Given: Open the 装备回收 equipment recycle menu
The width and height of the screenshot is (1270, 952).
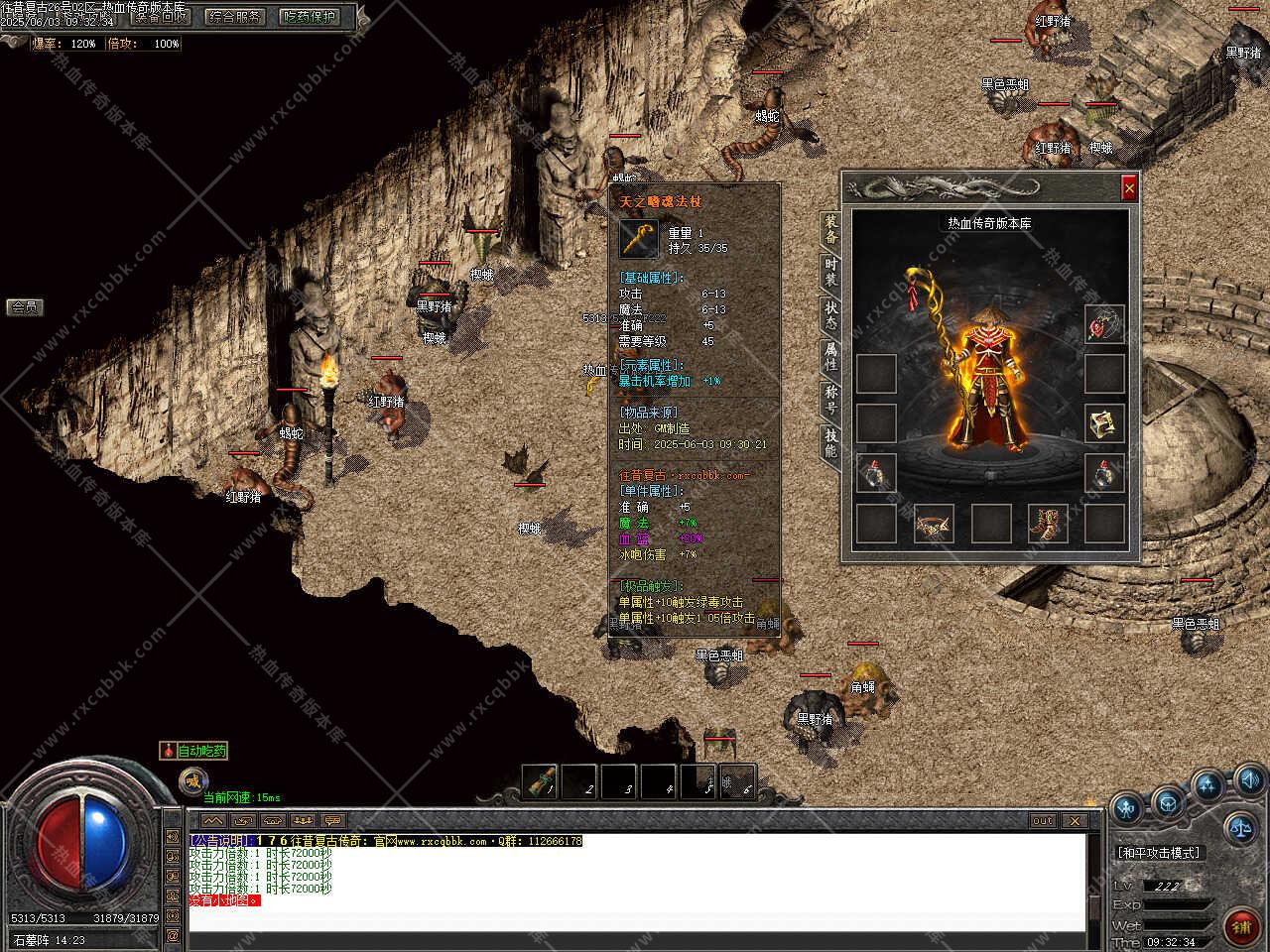Looking at the screenshot, I should [x=161, y=16].
